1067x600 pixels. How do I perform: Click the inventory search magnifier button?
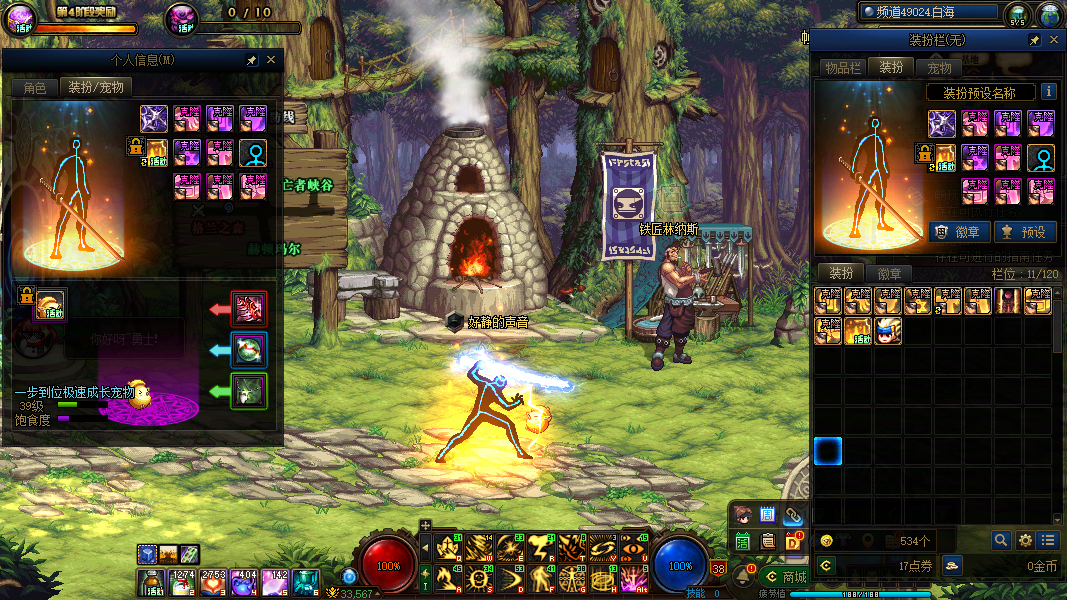[x=1001, y=540]
